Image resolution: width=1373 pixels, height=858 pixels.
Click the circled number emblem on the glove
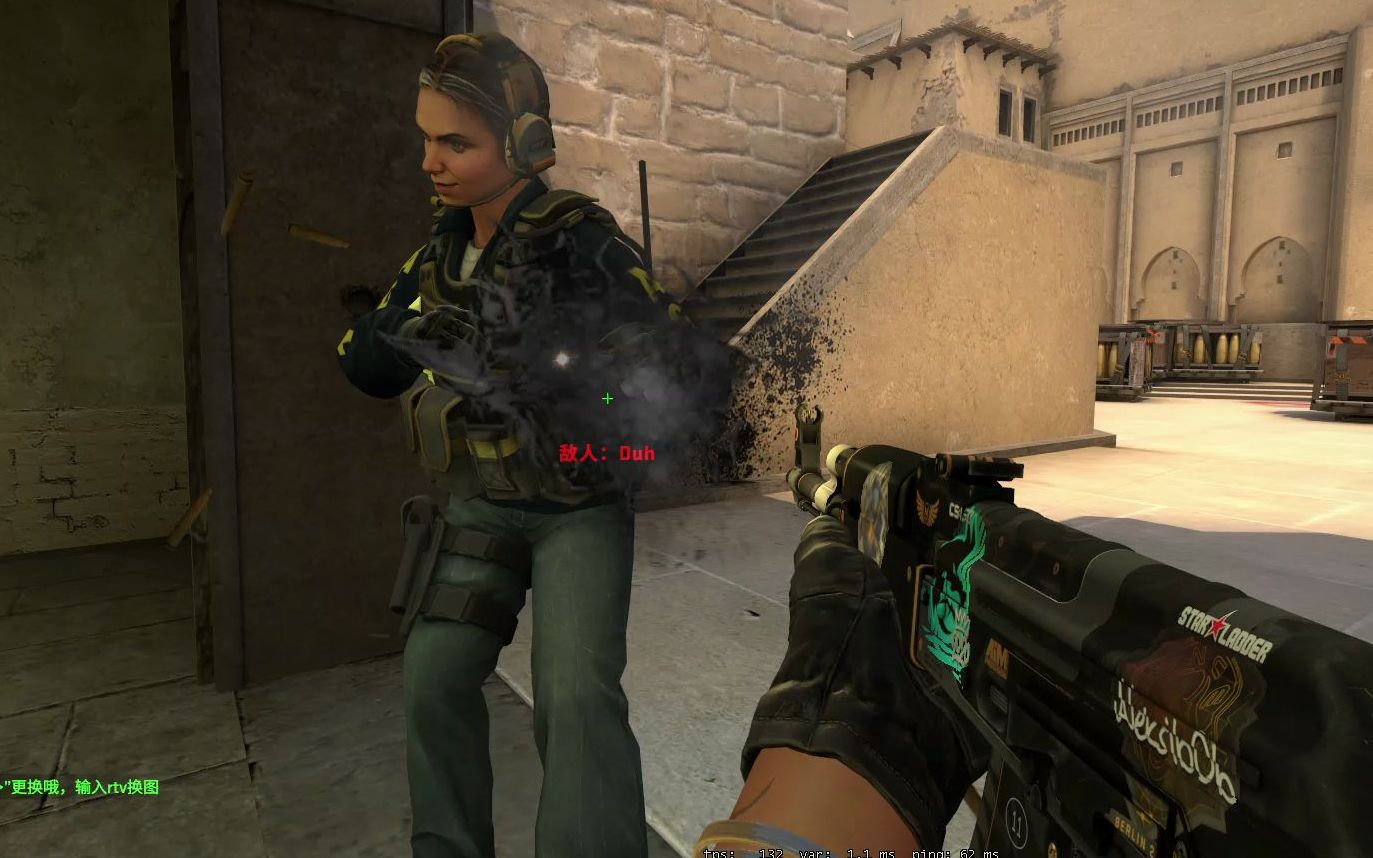(x=1015, y=823)
